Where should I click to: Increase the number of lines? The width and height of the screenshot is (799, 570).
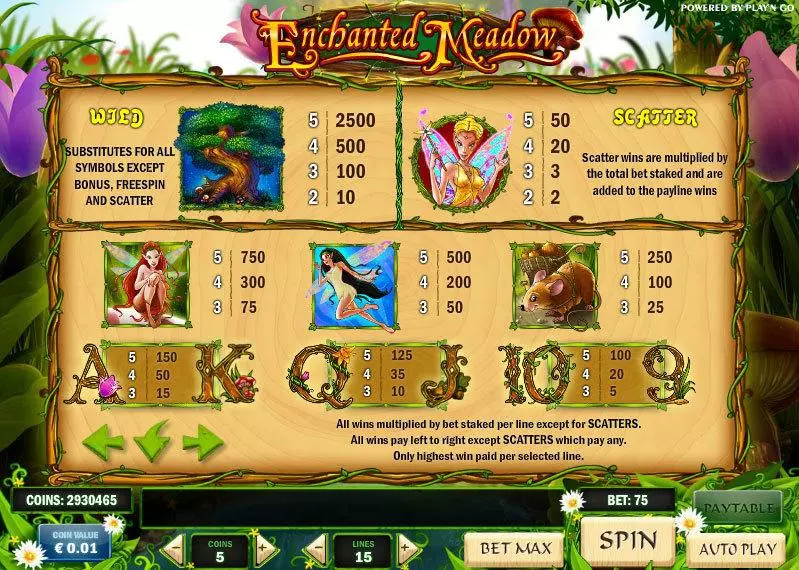pos(406,548)
